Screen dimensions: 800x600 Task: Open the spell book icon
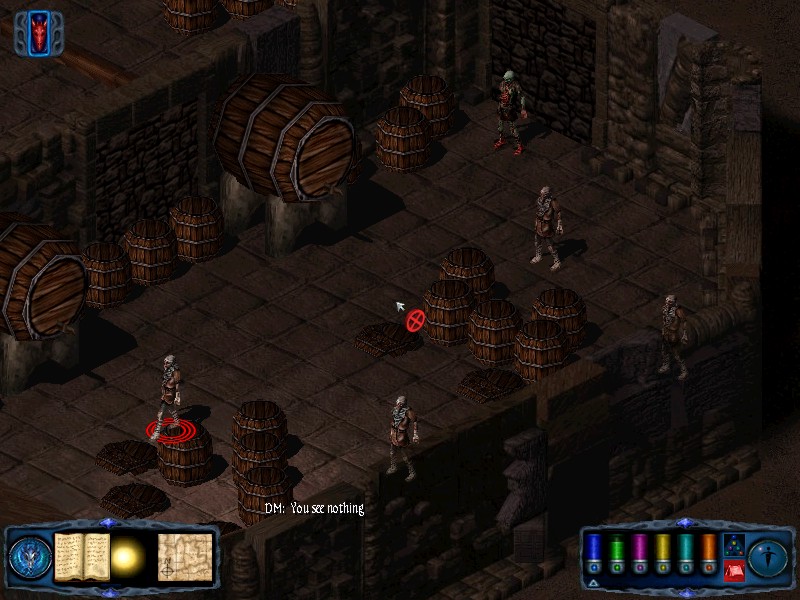coord(82,555)
